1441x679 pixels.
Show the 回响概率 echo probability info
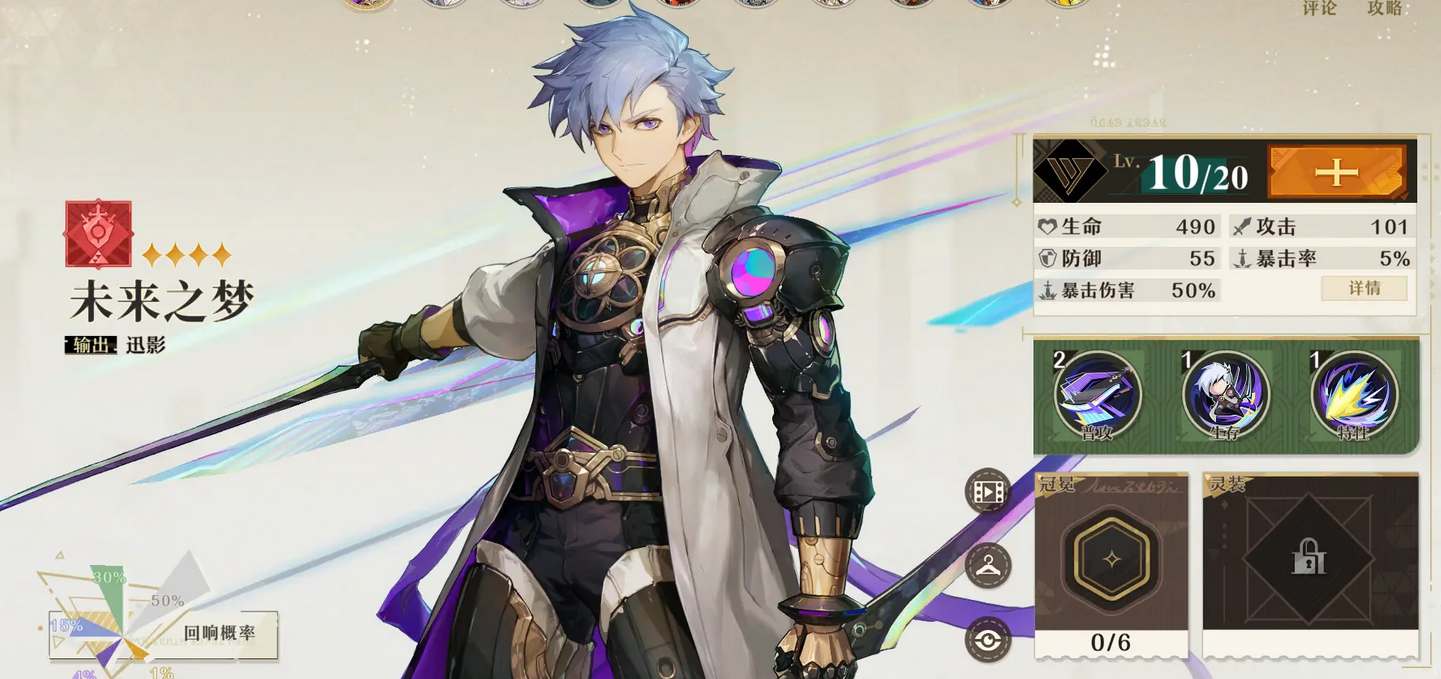[219, 634]
